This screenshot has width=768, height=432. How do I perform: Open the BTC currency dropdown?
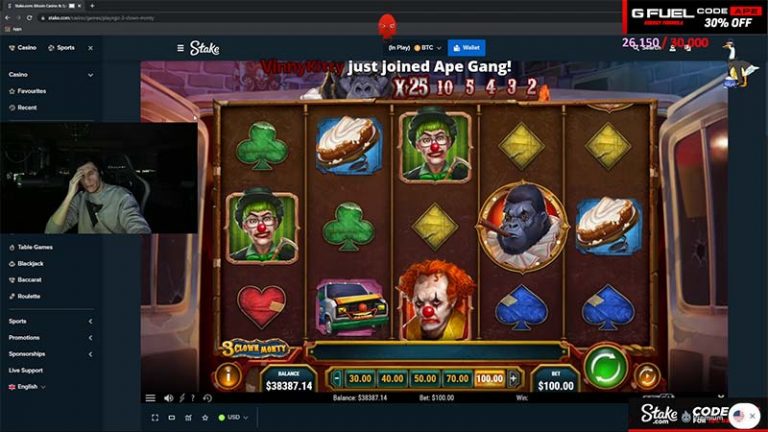coord(426,47)
